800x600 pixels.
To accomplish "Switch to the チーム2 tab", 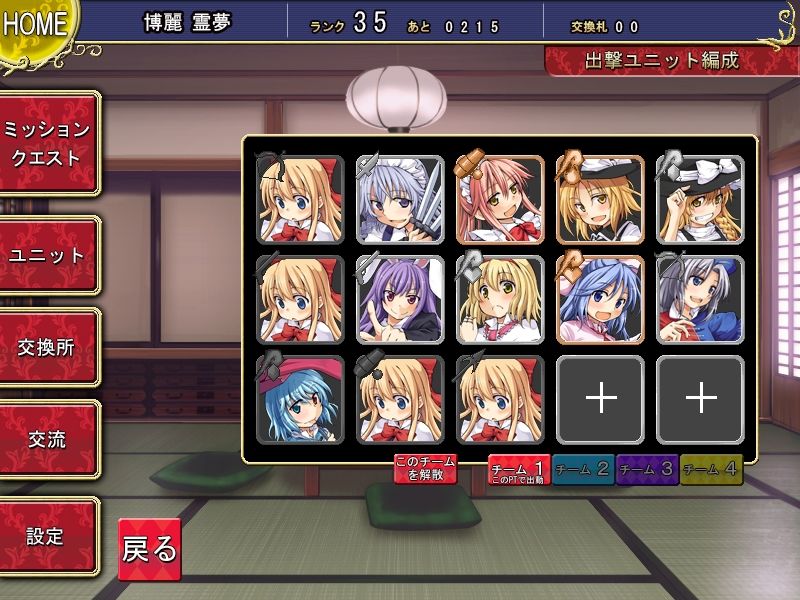I will click(582, 469).
